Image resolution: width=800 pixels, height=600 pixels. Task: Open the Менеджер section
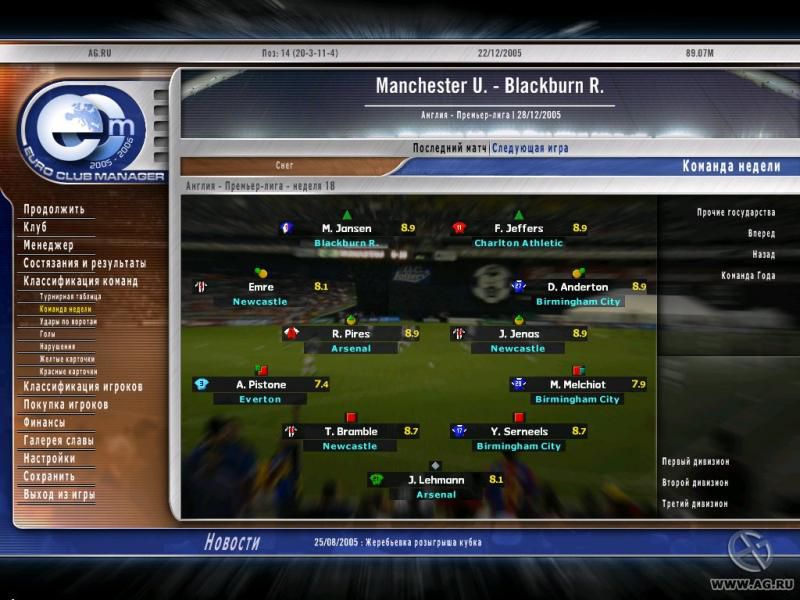coord(49,246)
